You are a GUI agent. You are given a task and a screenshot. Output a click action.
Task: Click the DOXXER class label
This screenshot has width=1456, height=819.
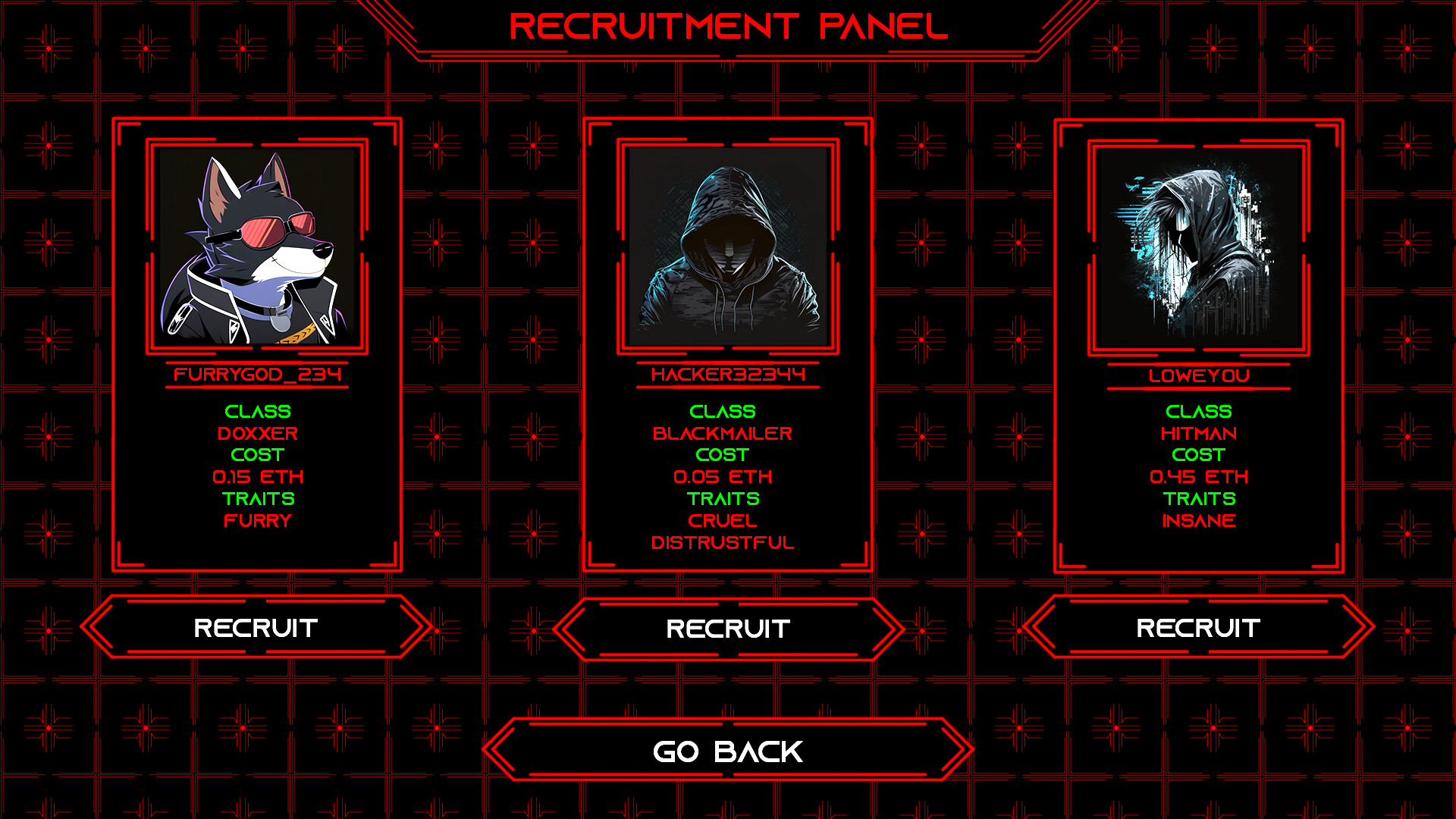click(257, 434)
